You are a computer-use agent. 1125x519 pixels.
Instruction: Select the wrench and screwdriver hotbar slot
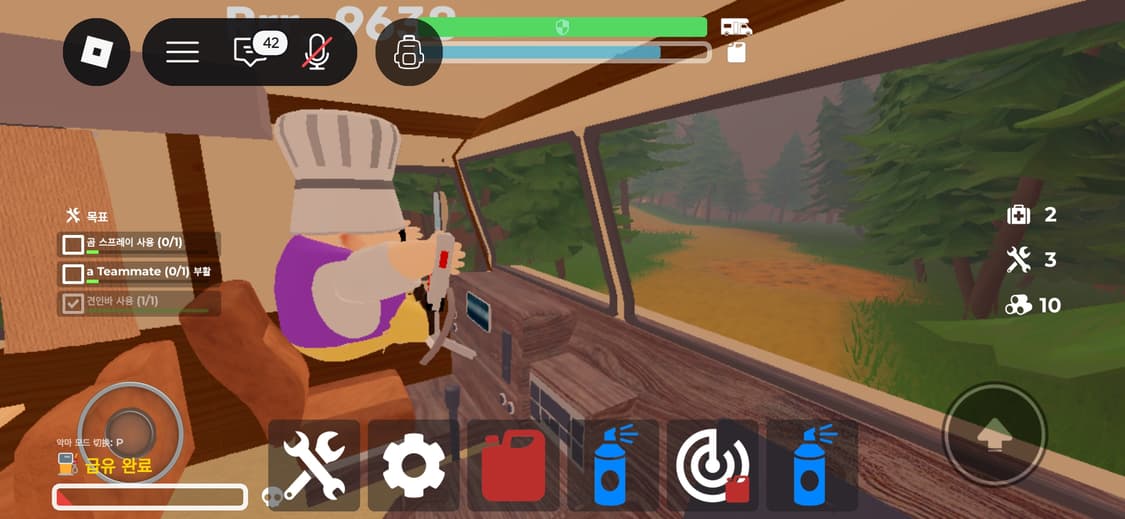tap(314, 465)
